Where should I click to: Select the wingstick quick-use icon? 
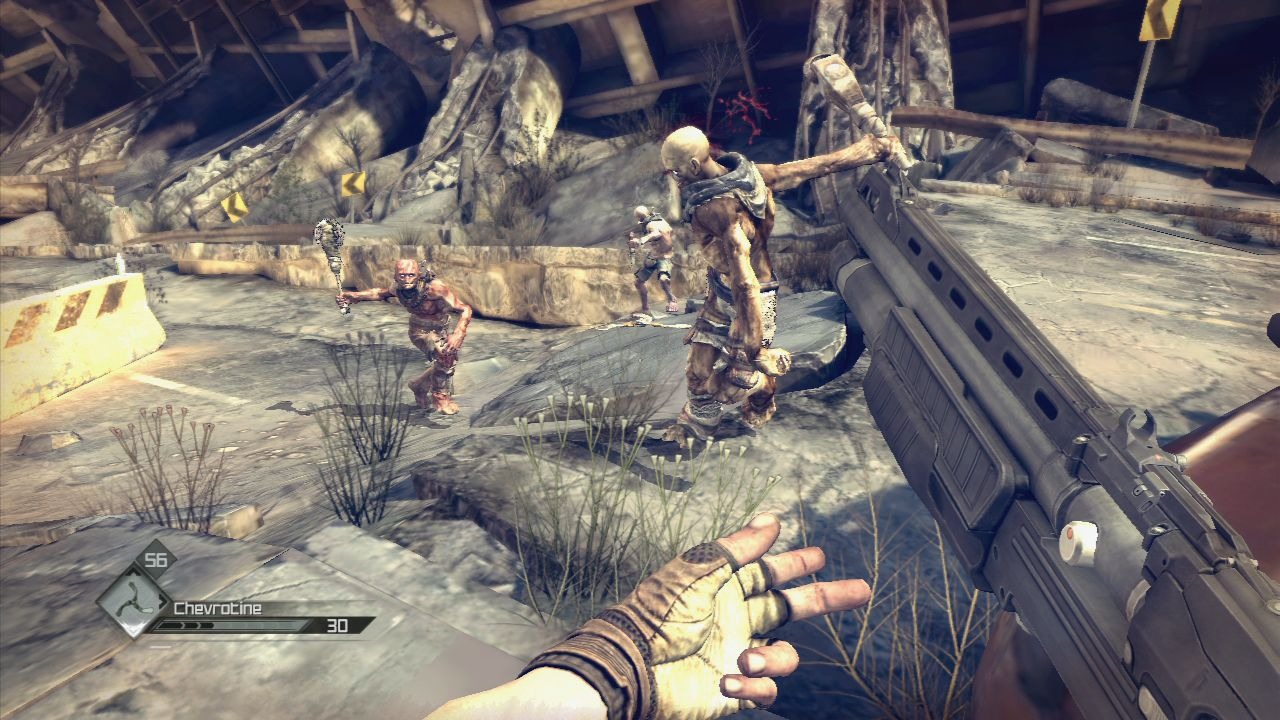tap(133, 601)
